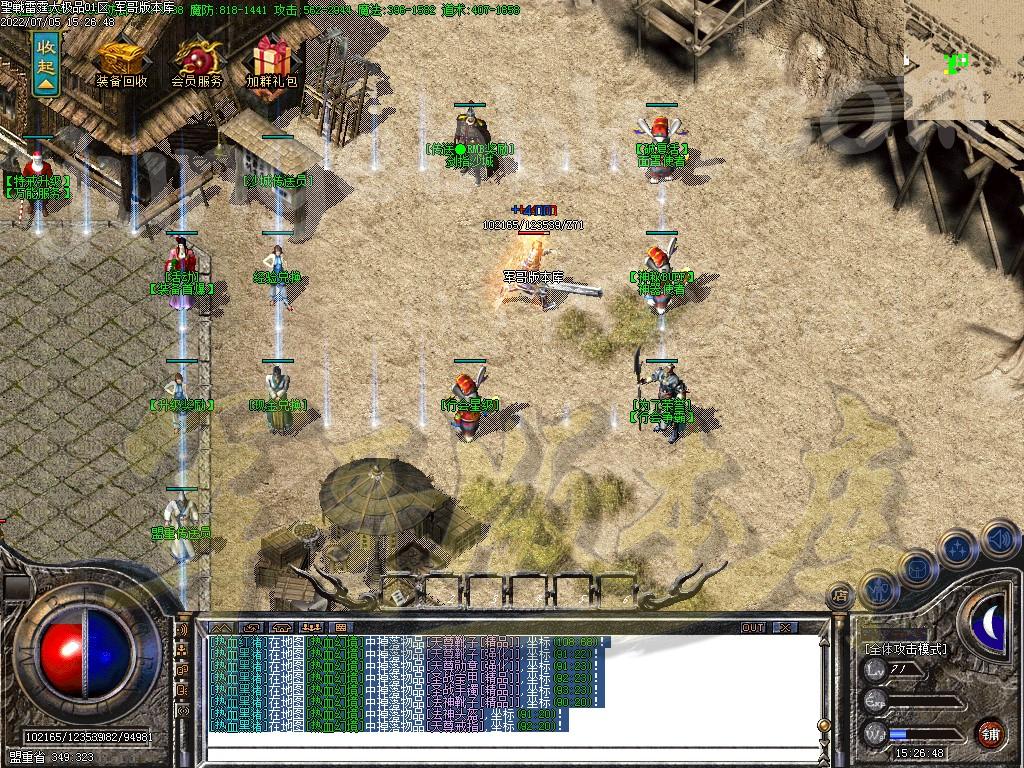Viewport: 1024px width, 768px height.
Task: Click the OUT button on chat bar
Action: click(x=753, y=627)
